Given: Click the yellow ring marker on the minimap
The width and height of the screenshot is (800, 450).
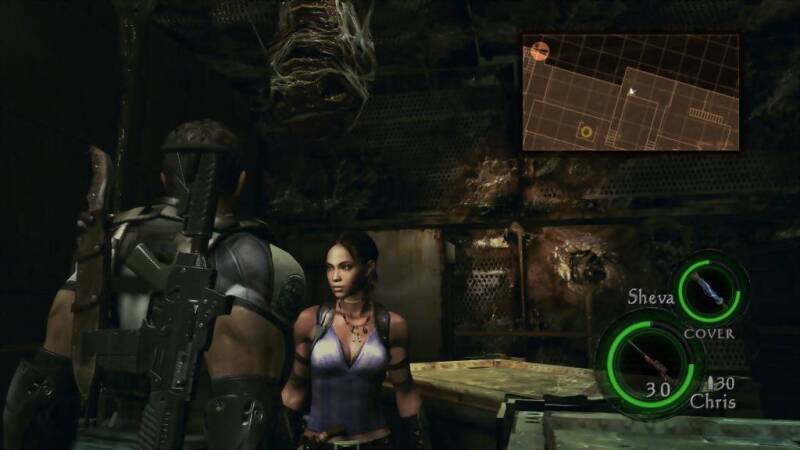Looking at the screenshot, I should 586,132.
